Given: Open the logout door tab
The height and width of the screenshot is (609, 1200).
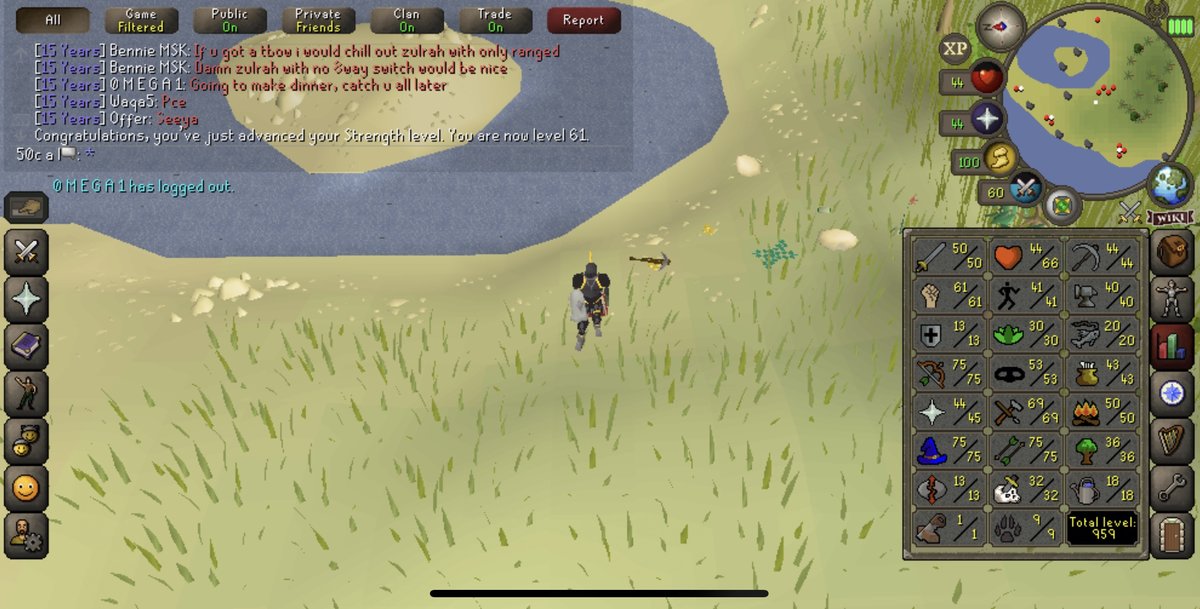Looking at the screenshot, I should point(1171,534).
